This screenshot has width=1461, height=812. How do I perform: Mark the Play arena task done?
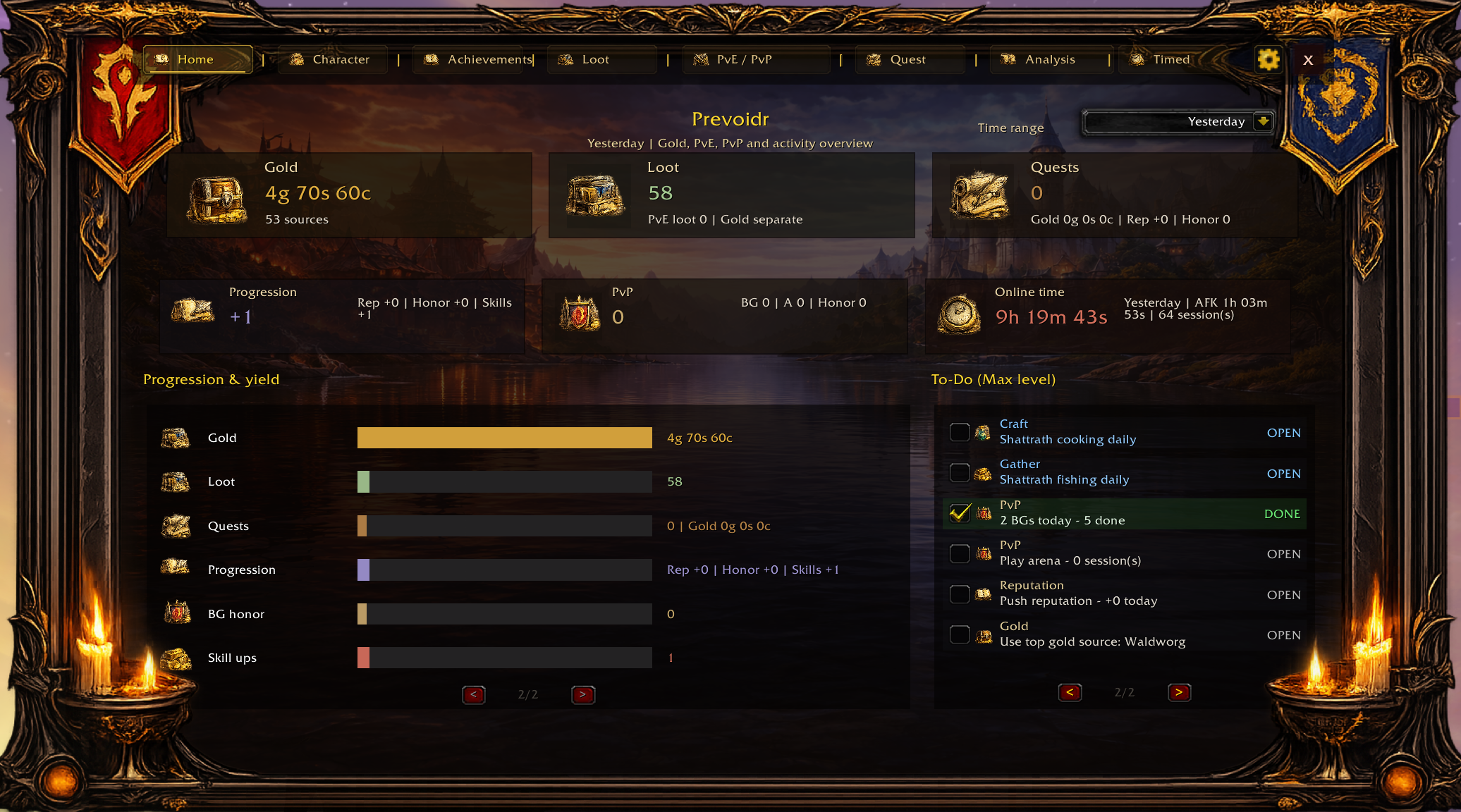click(x=960, y=554)
